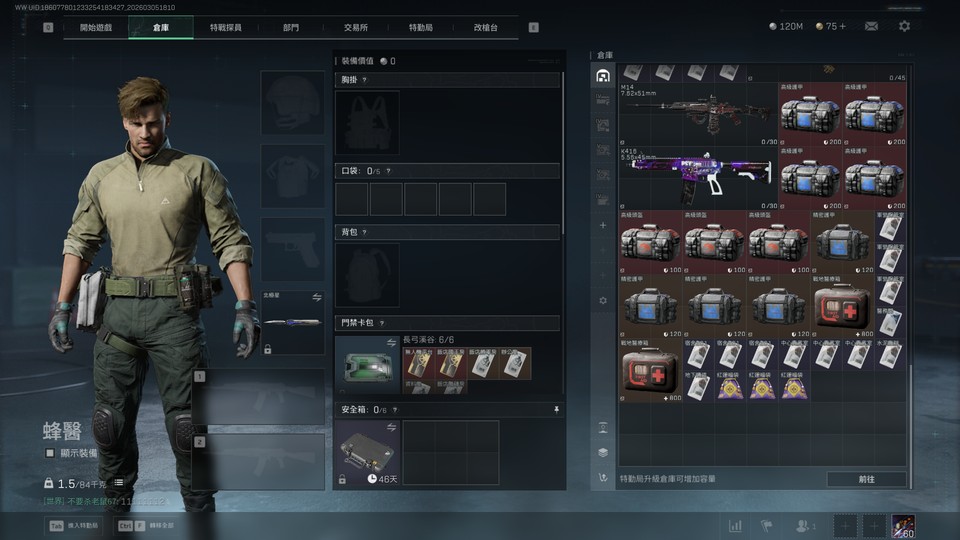Open the weight details list icon
Screen dimensions: 960x540
point(118,483)
